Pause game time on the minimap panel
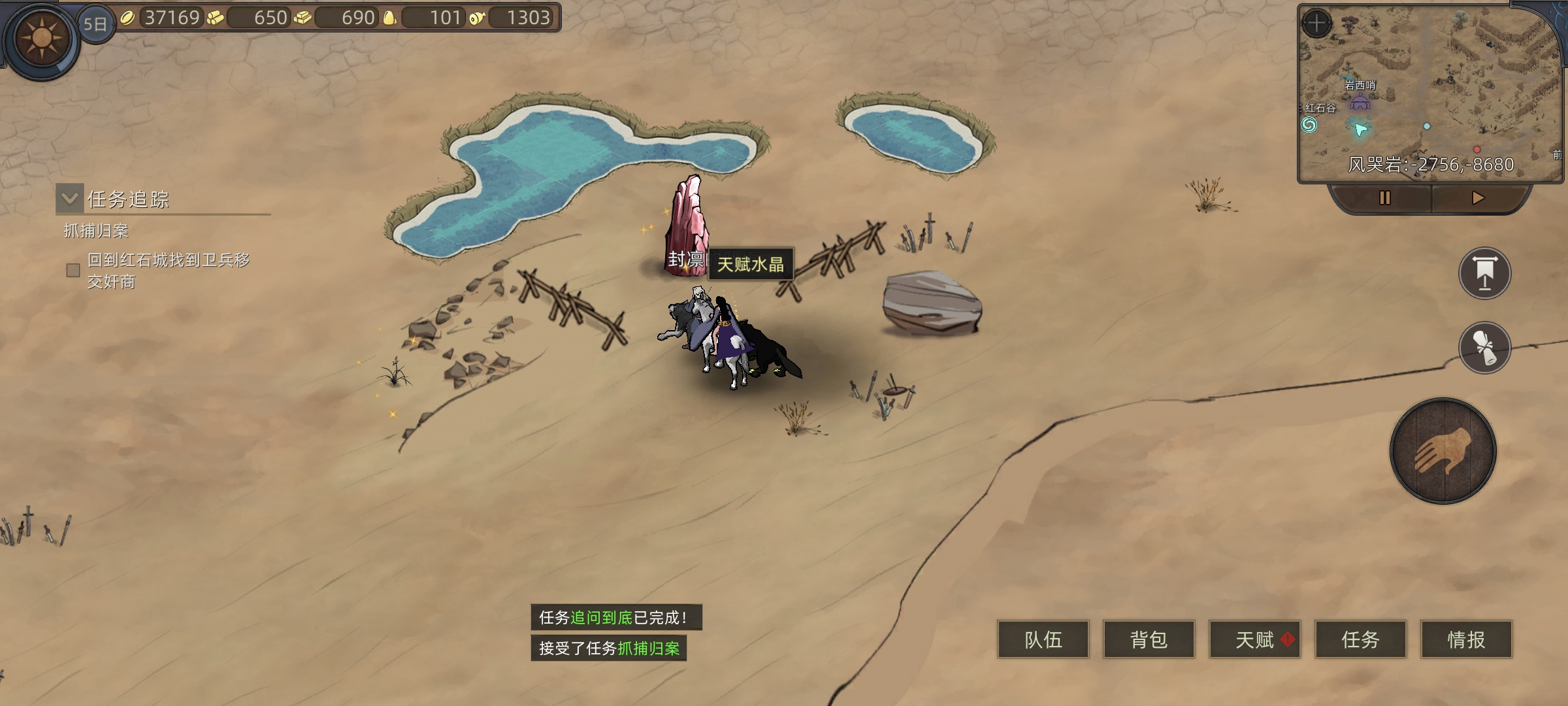The height and width of the screenshot is (706, 1568). (x=1384, y=198)
